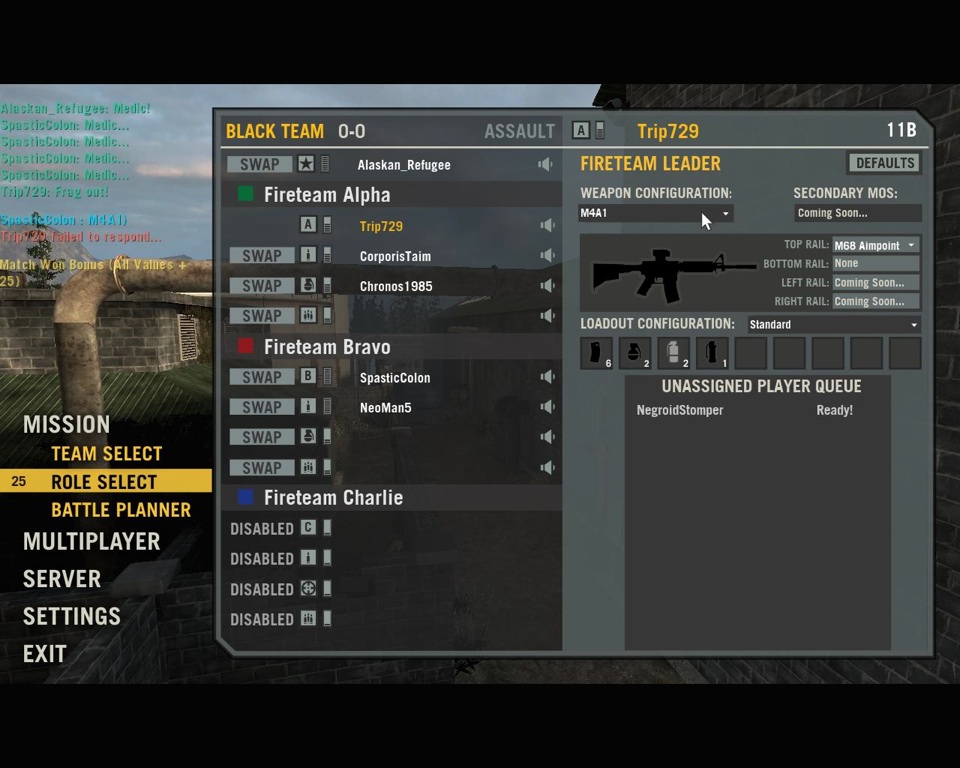Open the M4A1 weapon configuration dropdown
The width and height of the screenshot is (960, 768).
coord(656,213)
